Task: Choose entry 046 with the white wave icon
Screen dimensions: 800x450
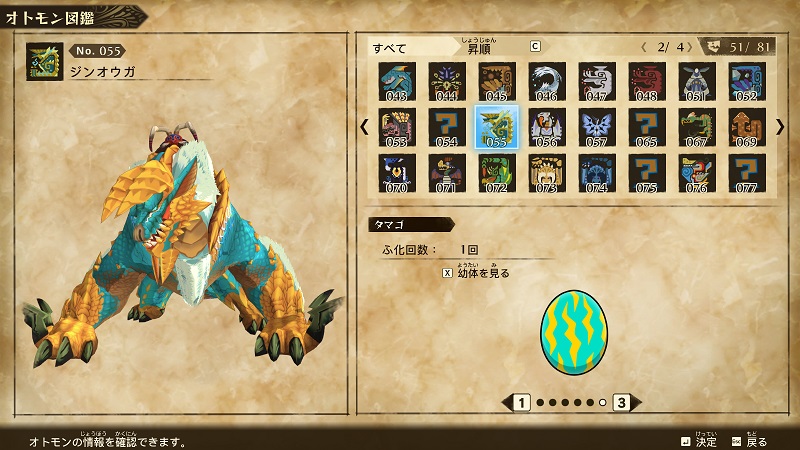Action: (x=547, y=81)
